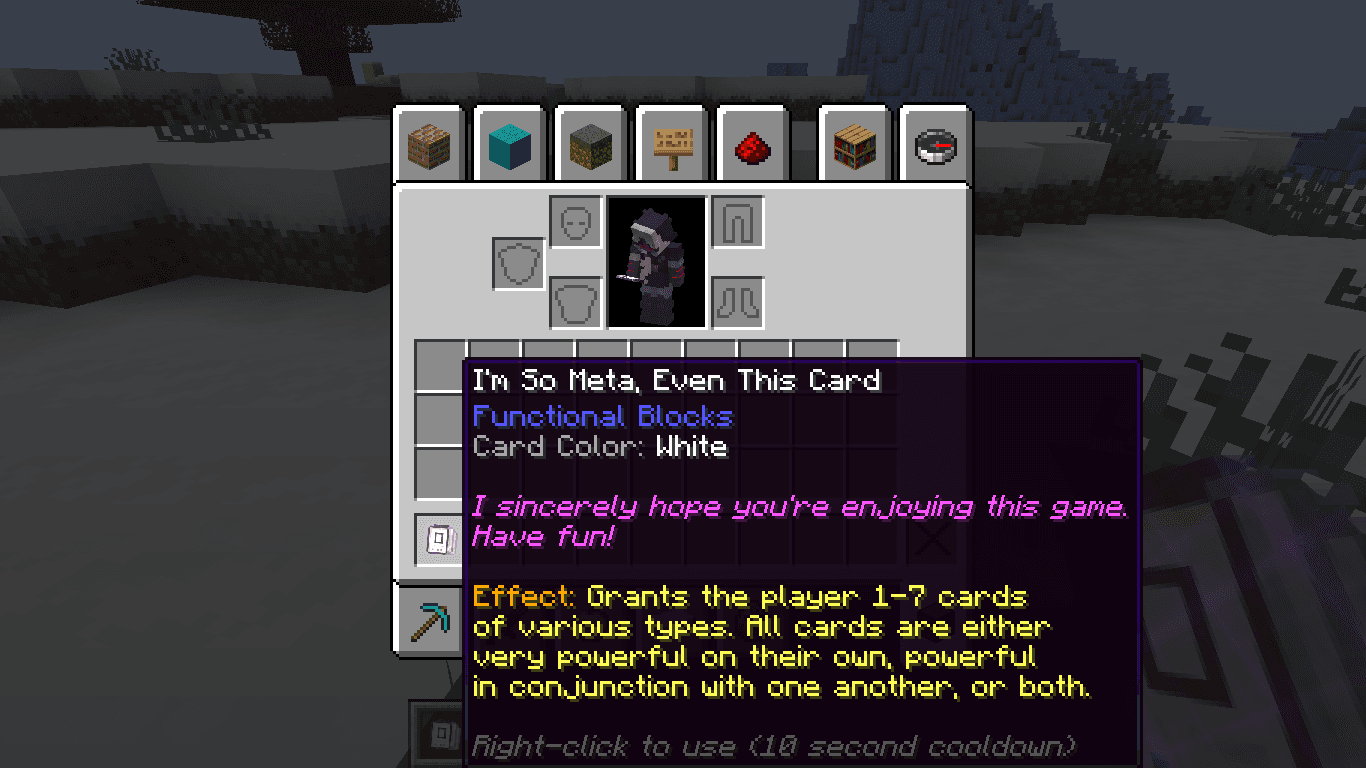
Task: Click the empty boots armor slot
Action: [x=738, y=302]
